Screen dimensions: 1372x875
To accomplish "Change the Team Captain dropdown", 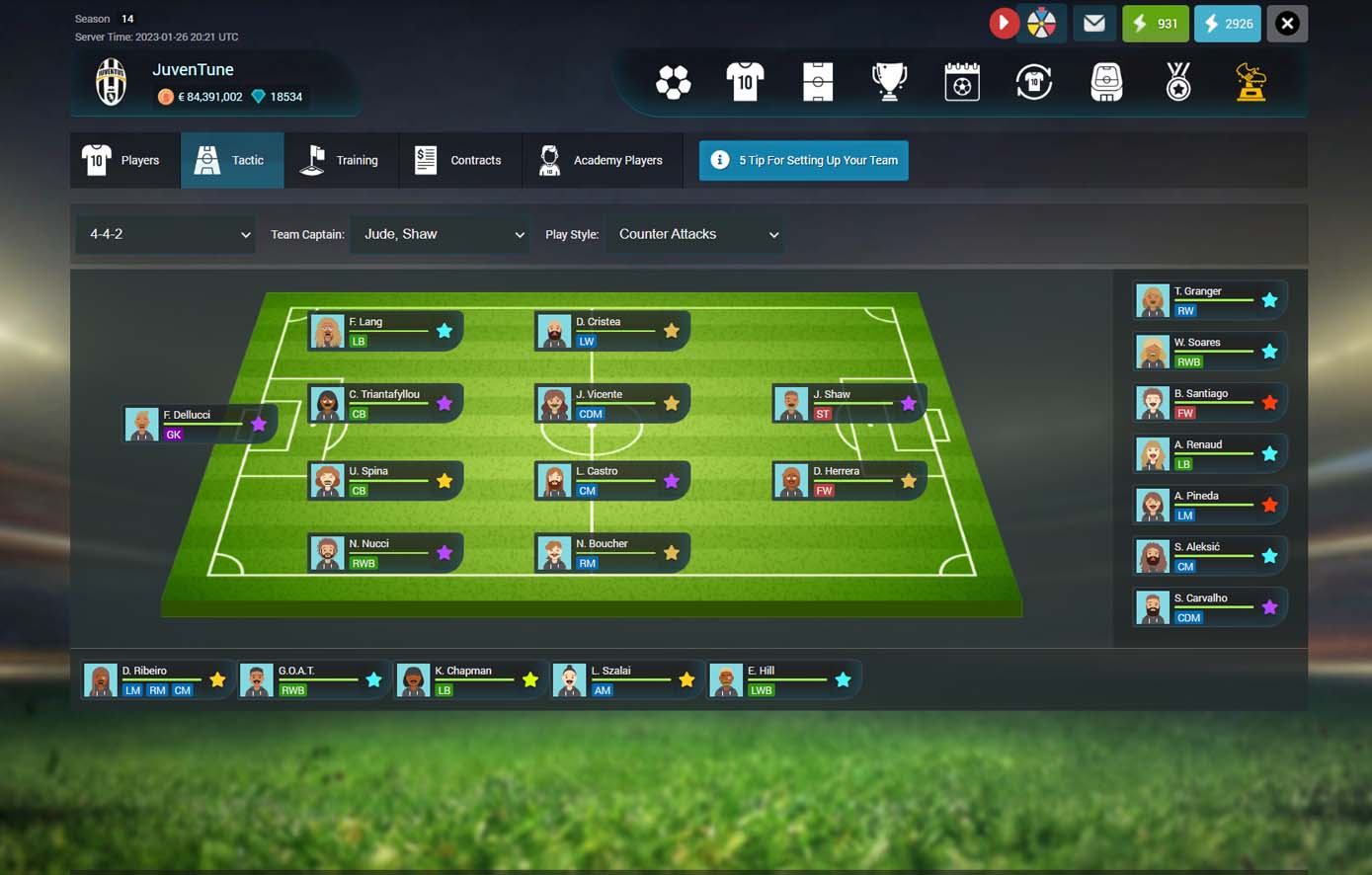I will coord(440,234).
